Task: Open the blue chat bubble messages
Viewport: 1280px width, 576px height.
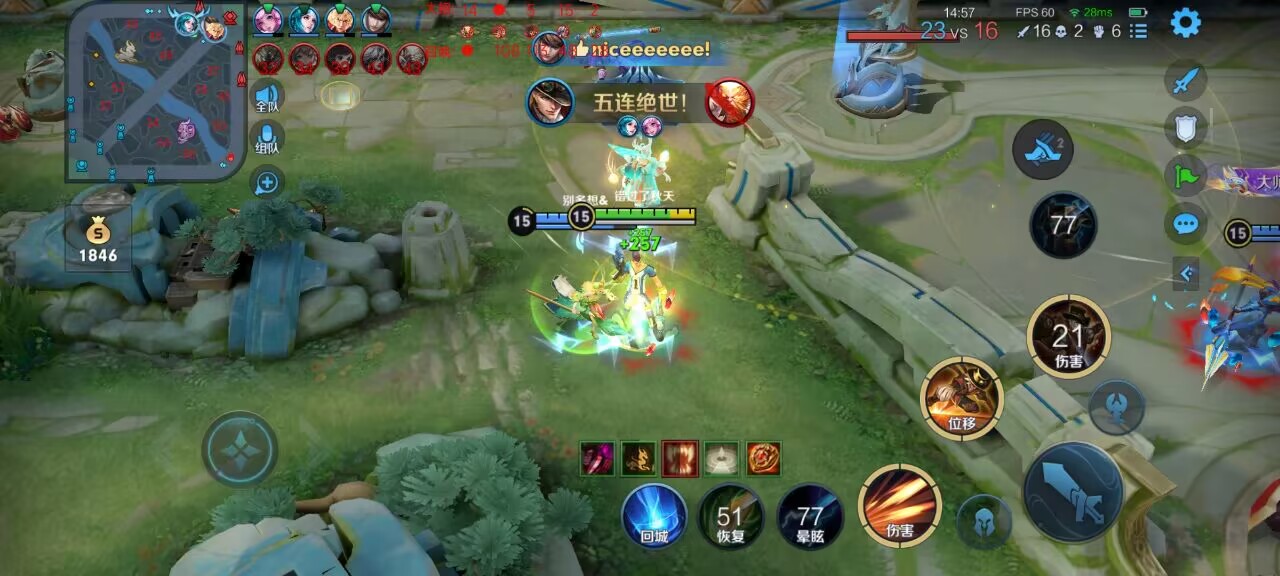Action: coord(1186,223)
